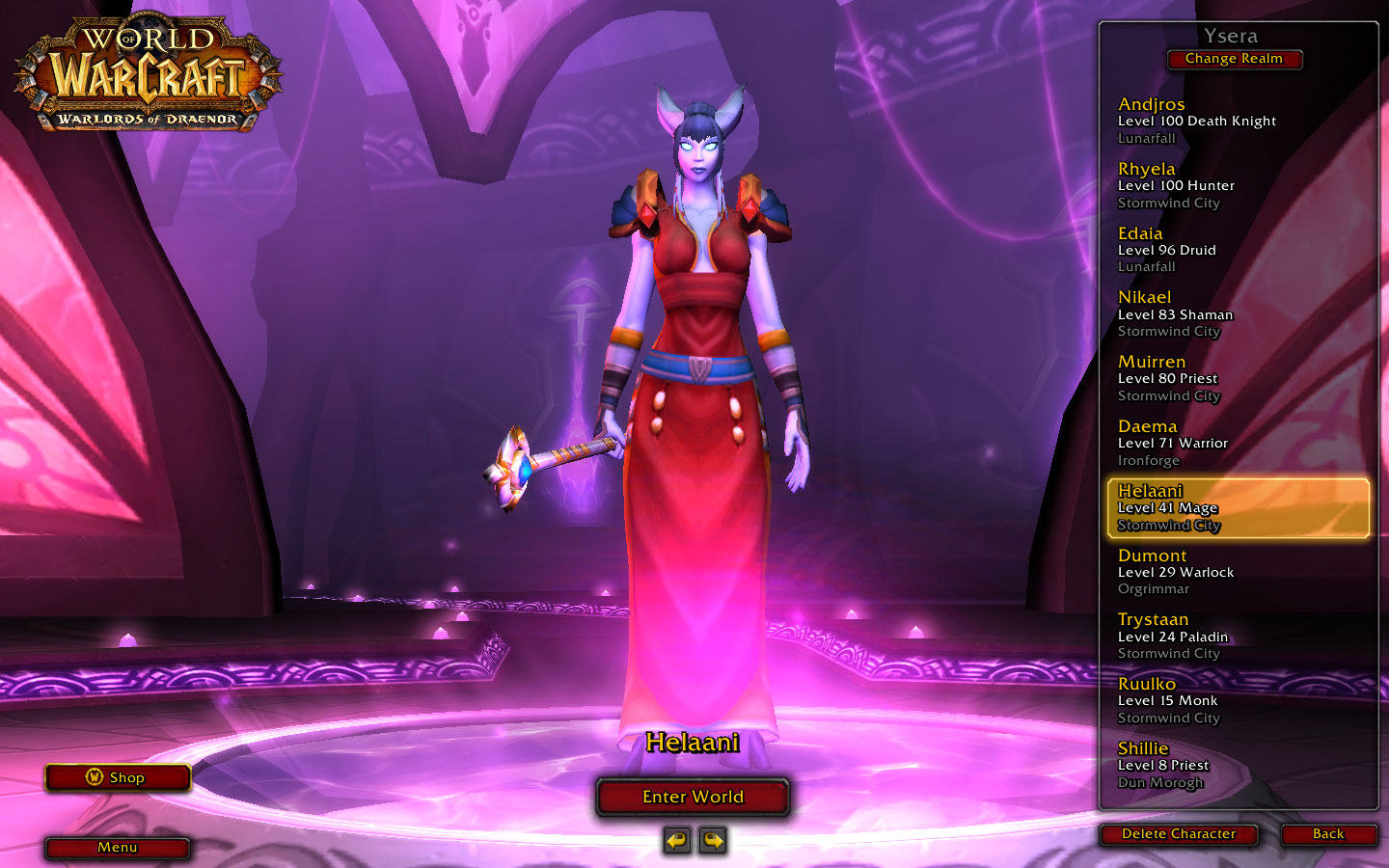This screenshot has width=1389, height=868.
Task: Click Back to return to realm list
Action: tap(1327, 834)
